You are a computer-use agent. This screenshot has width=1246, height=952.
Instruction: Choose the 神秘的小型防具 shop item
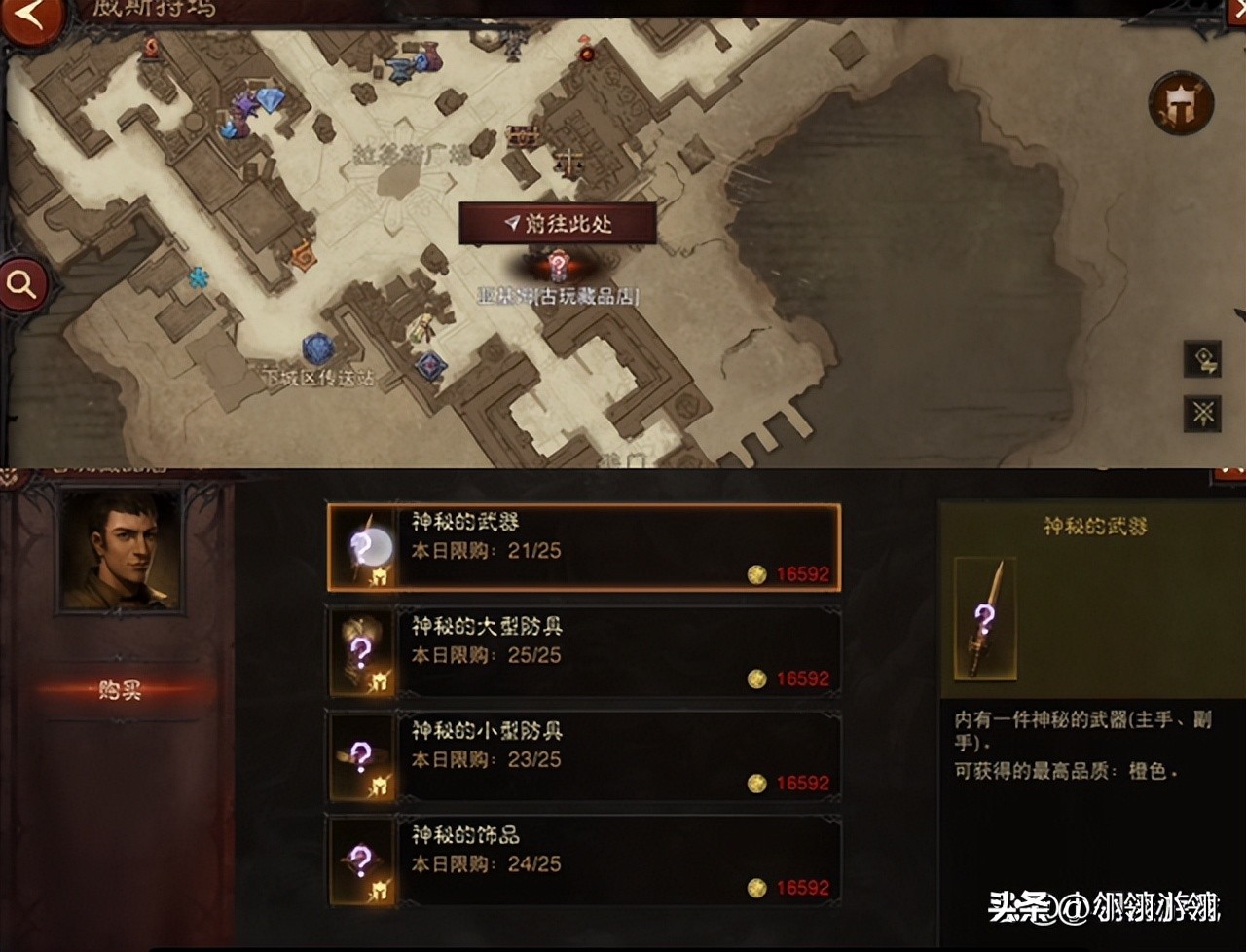coord(584,756)
